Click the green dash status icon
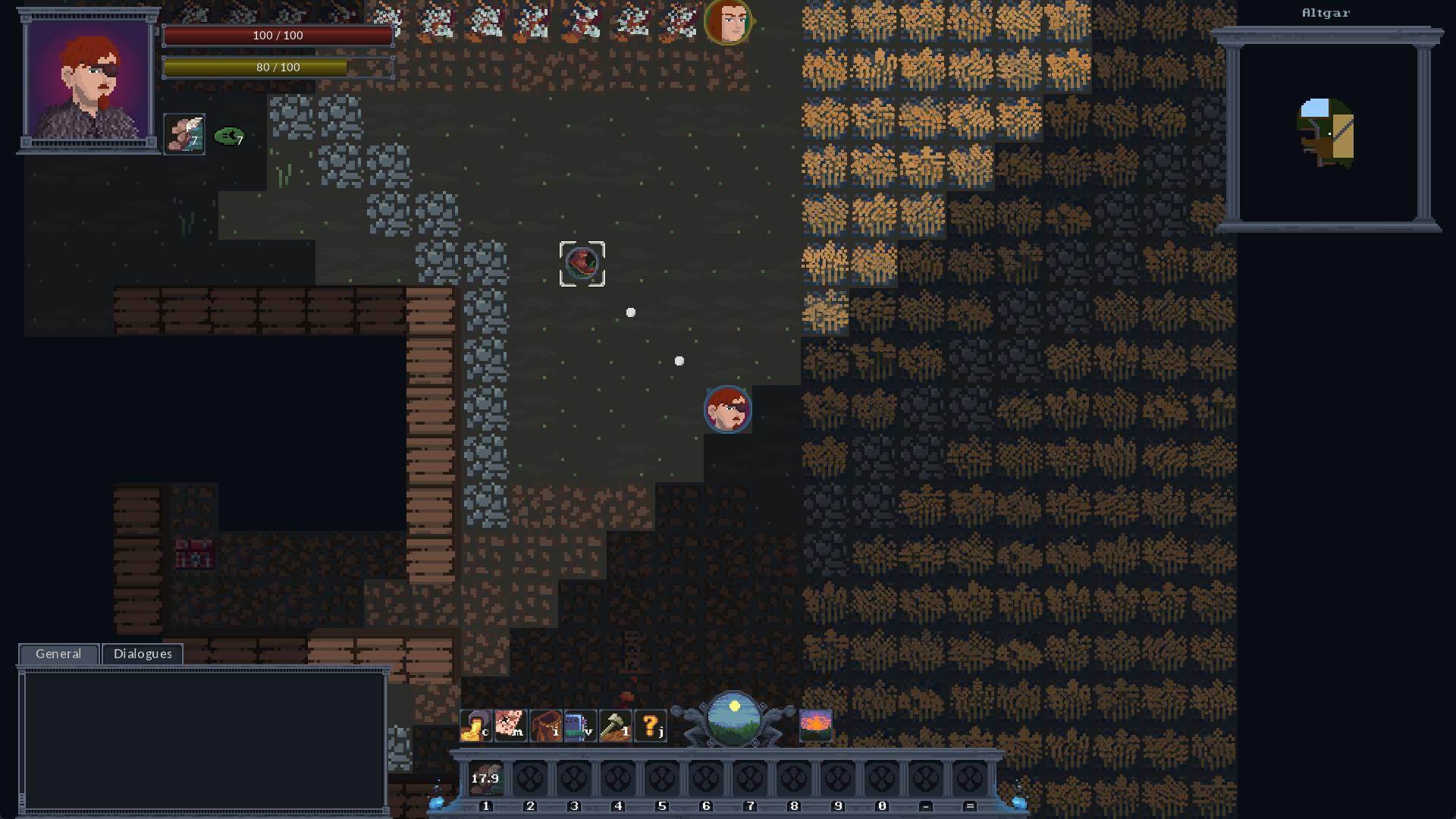The width and height of the screenshot is (1456, 819). [x=230, y=136]
